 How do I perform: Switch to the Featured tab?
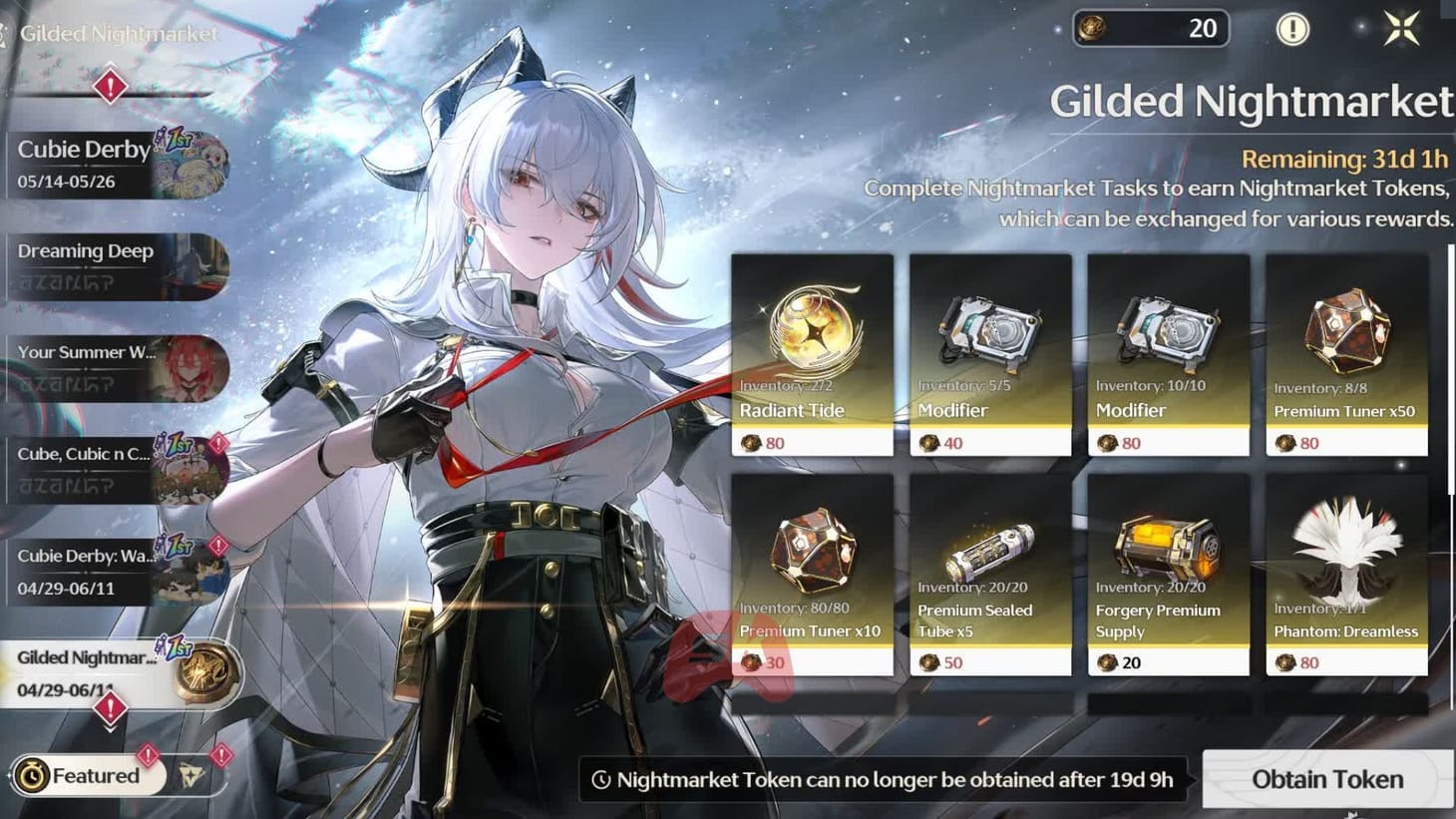[95, 775]
